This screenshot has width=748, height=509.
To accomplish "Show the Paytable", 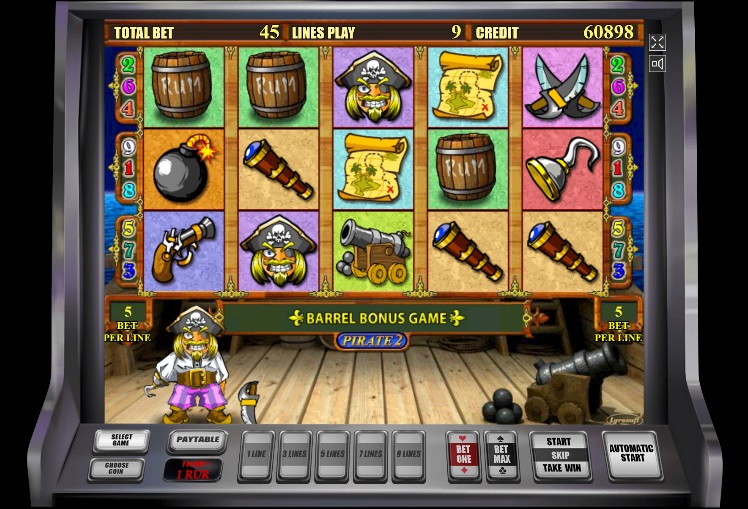I will [x=194, y=439].
